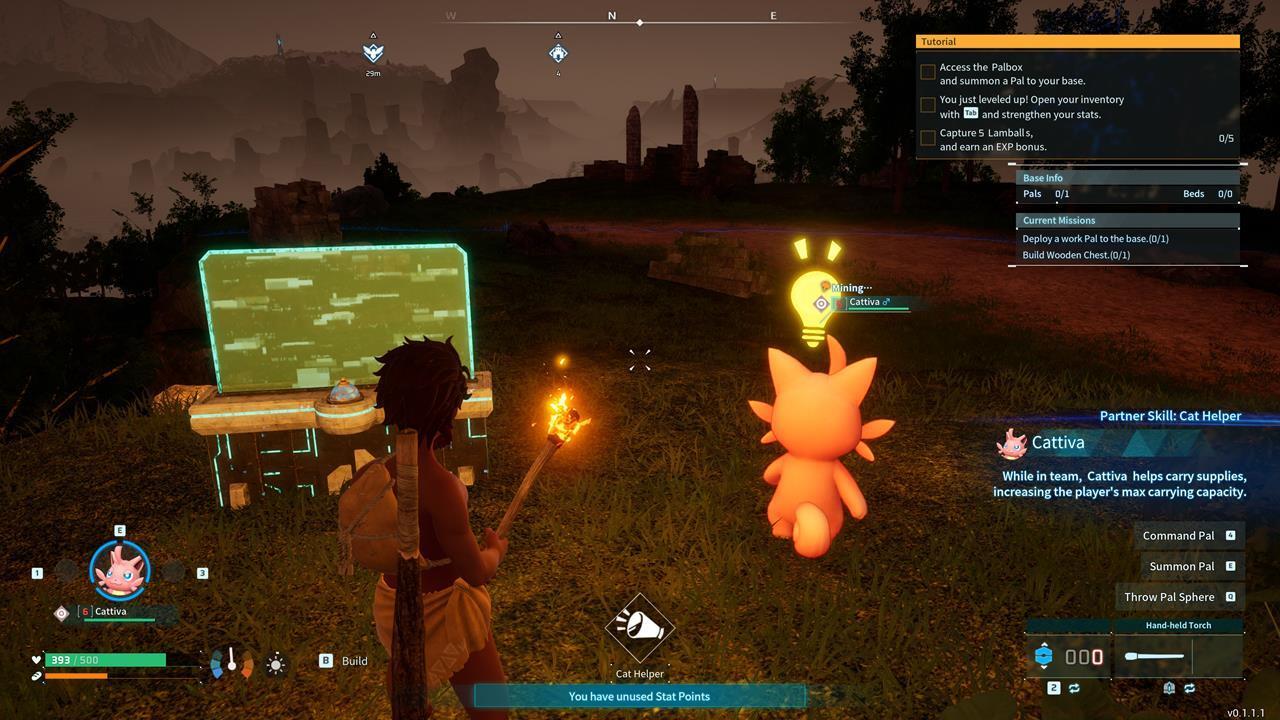Click the Tutorial panel header
The height and width of the screenshot is (720, 1280).
(x=1077, y=42)
